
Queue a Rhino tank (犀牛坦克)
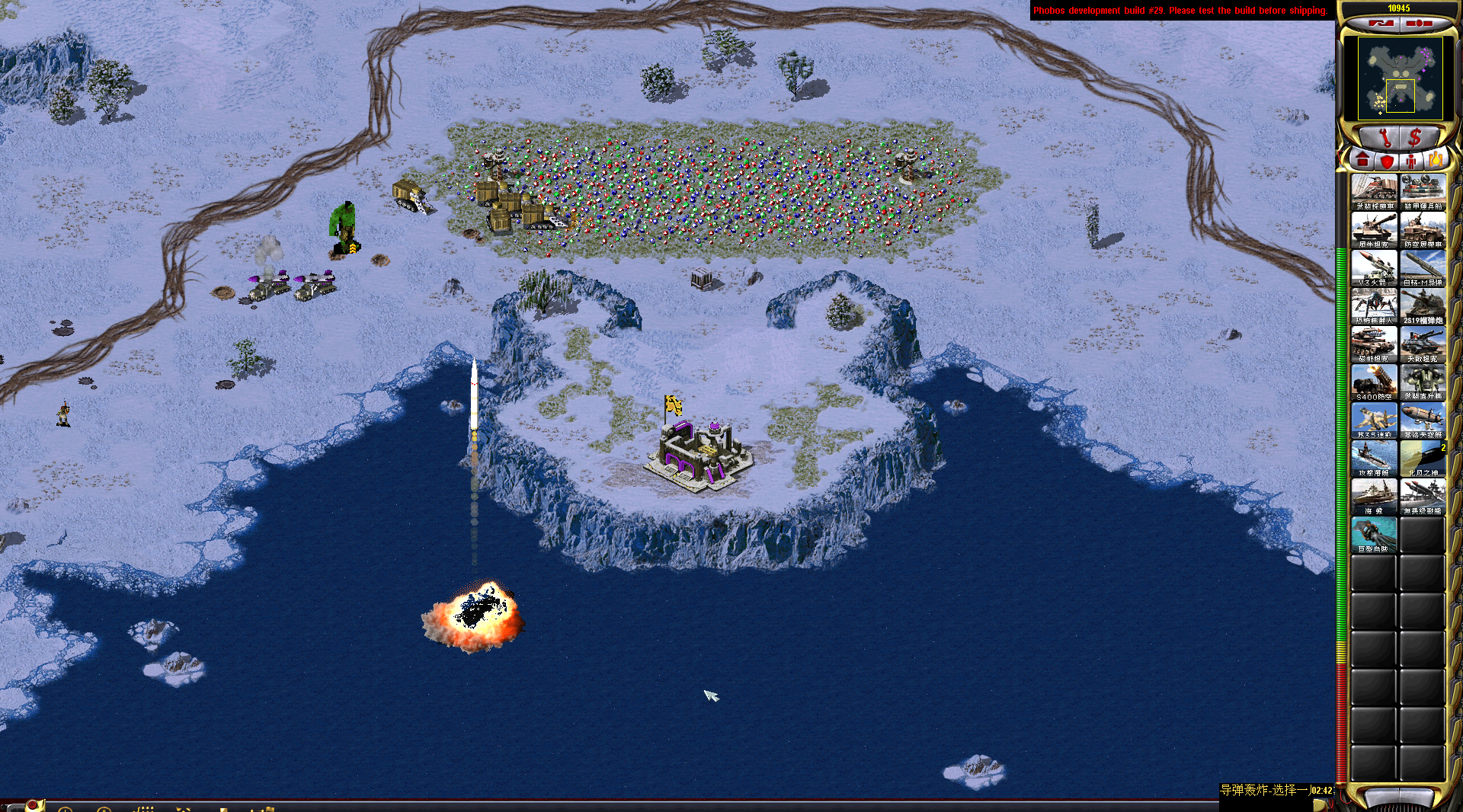pyautogui.click(x=1374, y=229)
